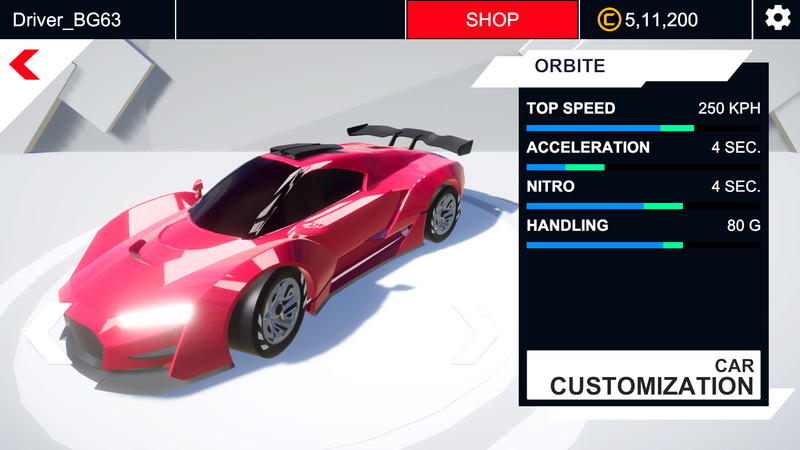The height and width of the screenshot is (450, 800).
Task: Open settings with the gear icon
Action: coord(776,19)
